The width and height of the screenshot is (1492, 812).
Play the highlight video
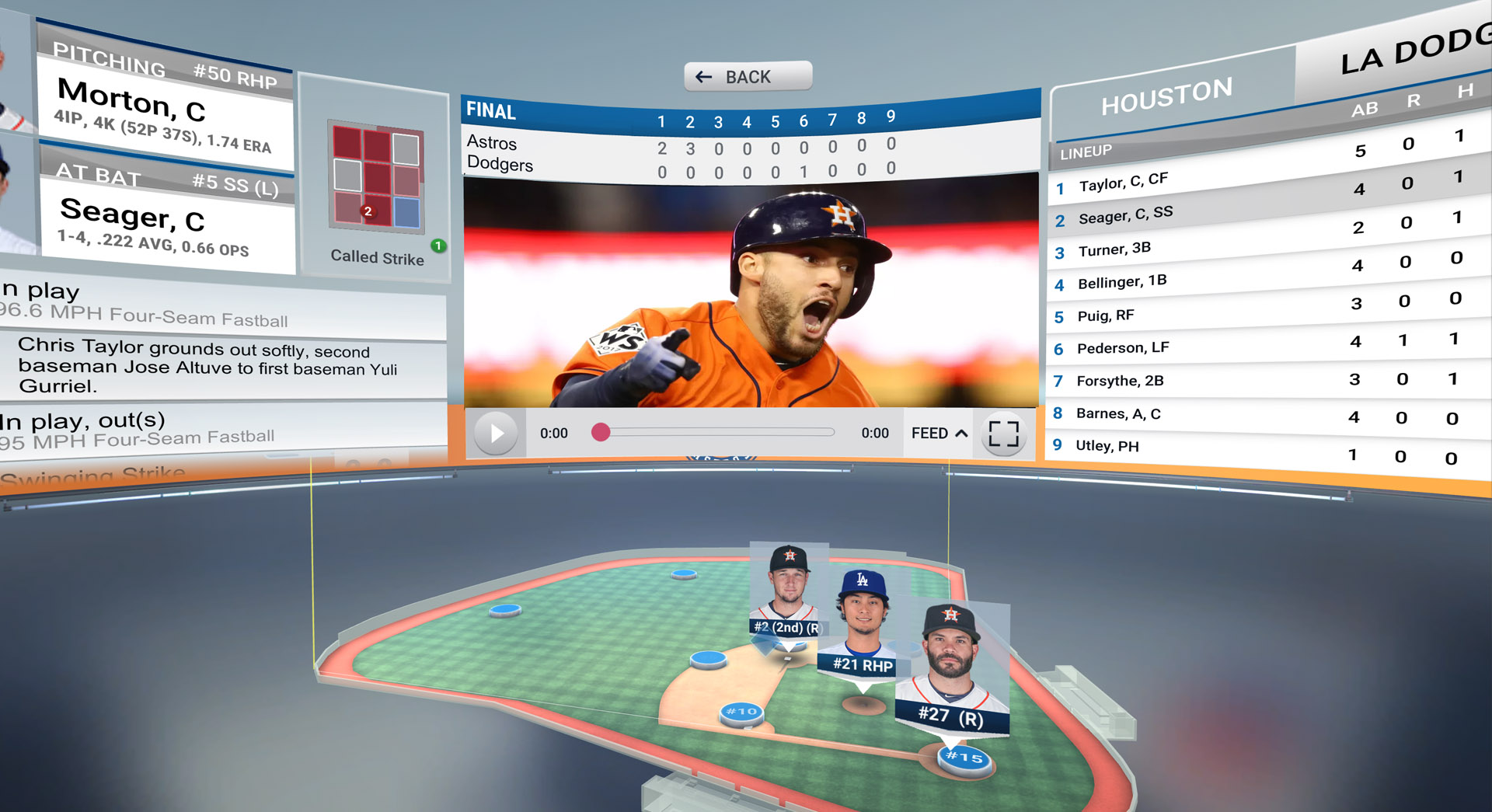(496, 433)
